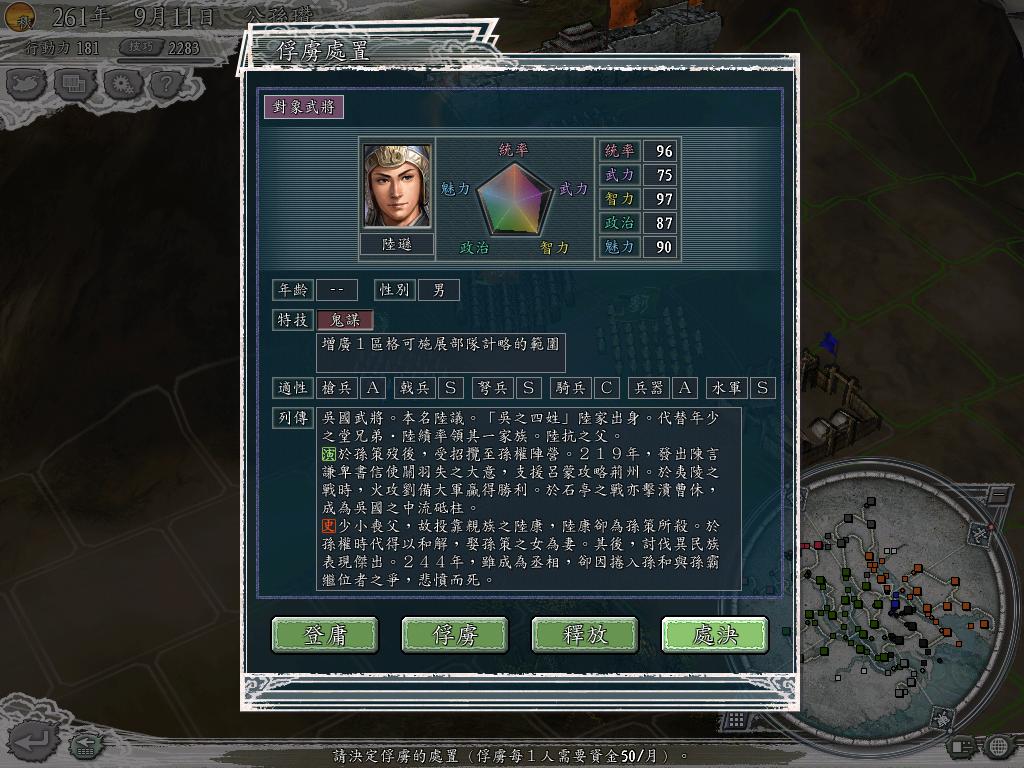Click the overlapping windows icon

point(75,84)
